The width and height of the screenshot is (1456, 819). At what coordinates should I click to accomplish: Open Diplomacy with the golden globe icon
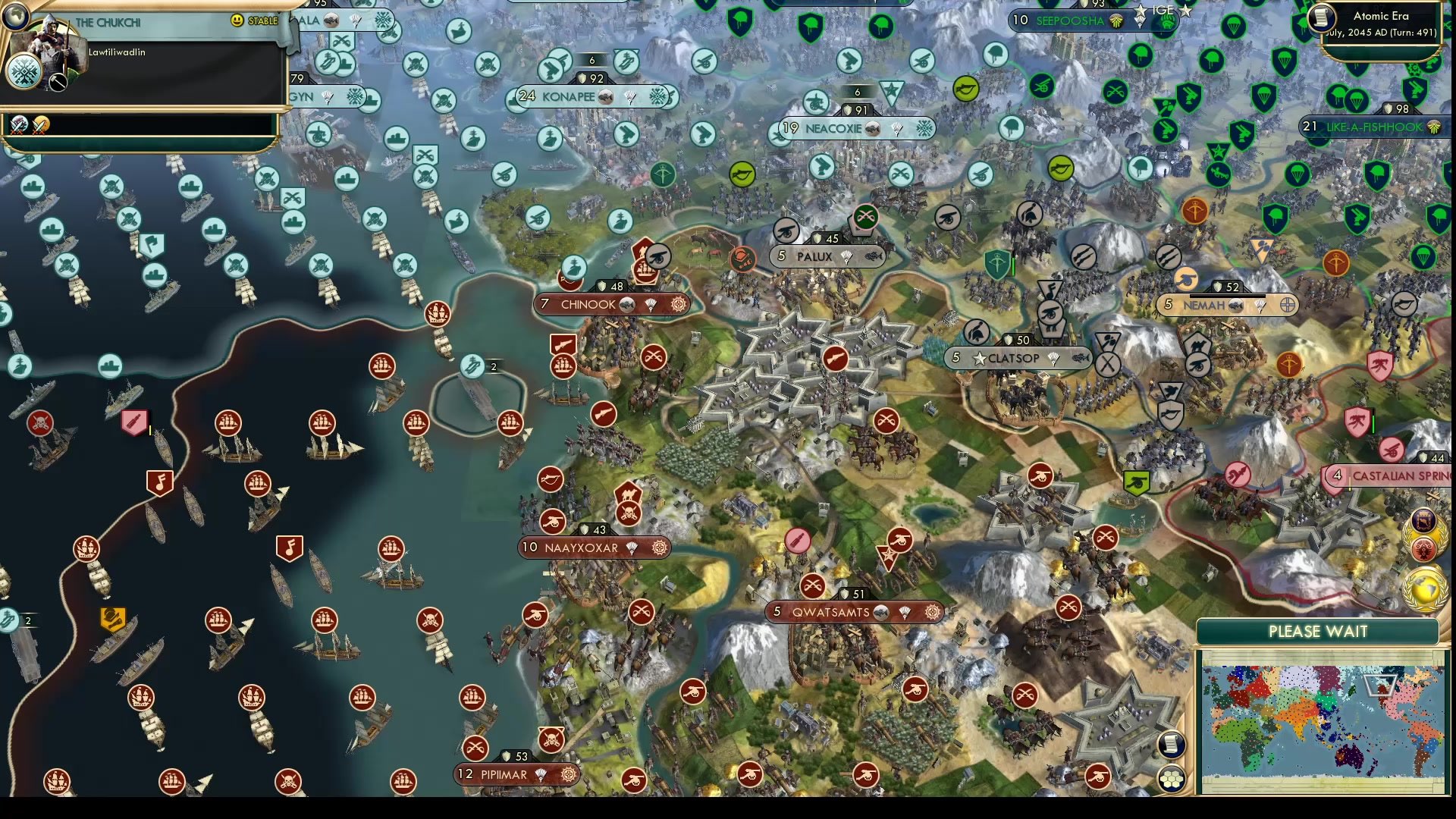(x=1425, y=586)
